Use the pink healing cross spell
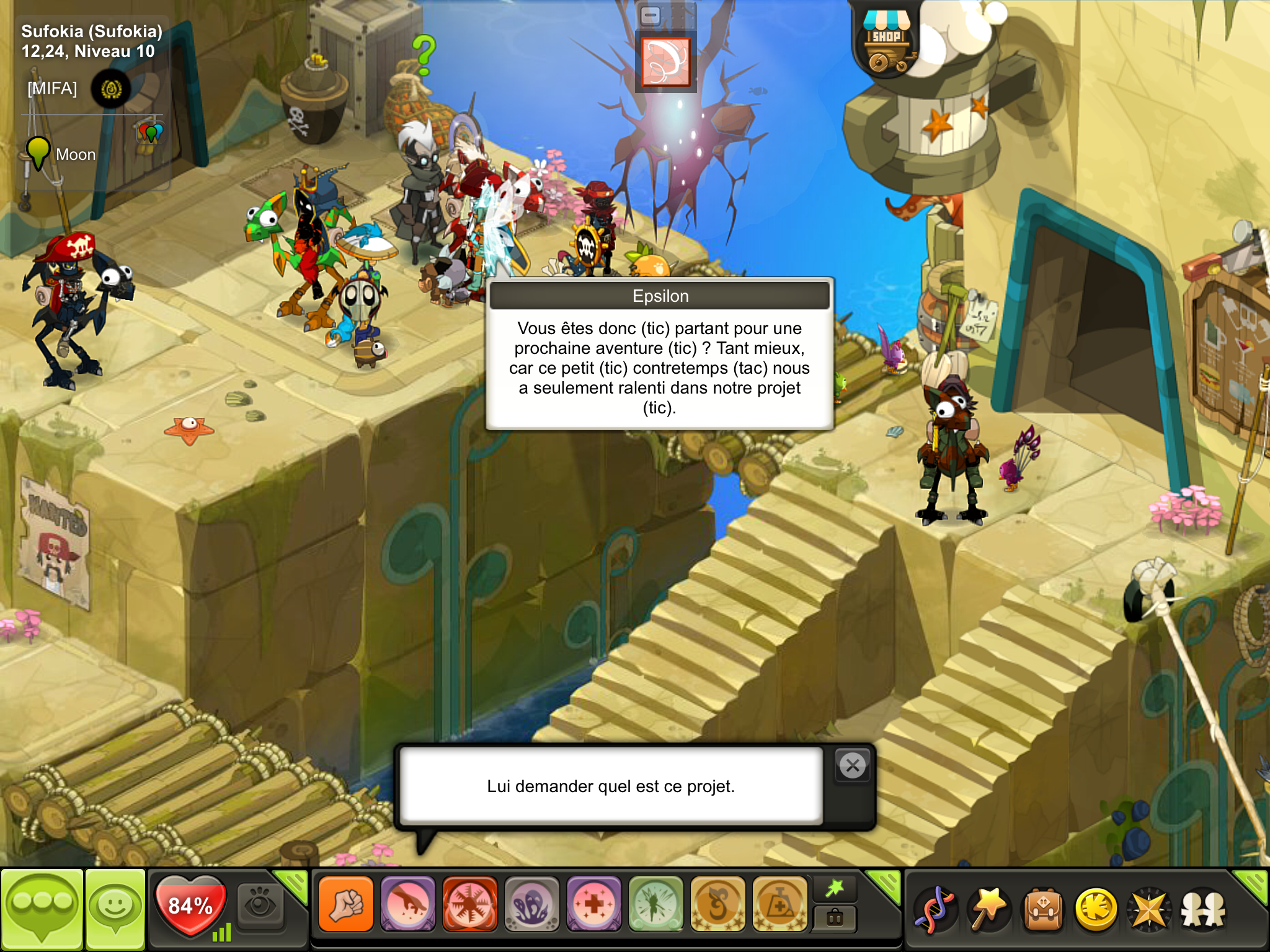Screen dimensions: 1270x952 pyautogui.click(x=593, y=905)
